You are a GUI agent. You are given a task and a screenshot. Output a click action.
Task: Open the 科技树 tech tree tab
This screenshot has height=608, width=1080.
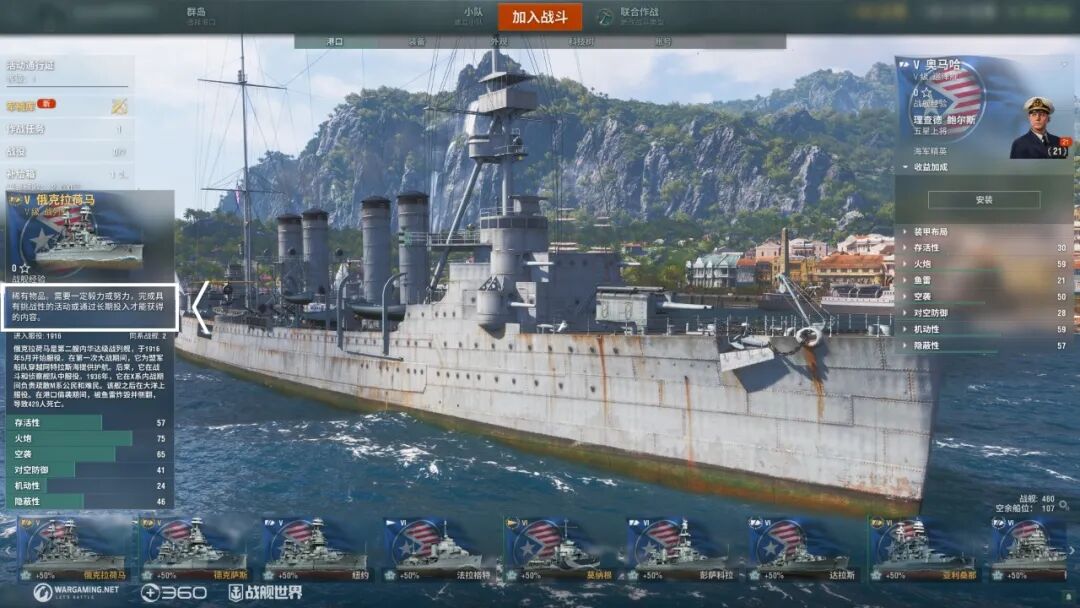(x=581, y=42)
